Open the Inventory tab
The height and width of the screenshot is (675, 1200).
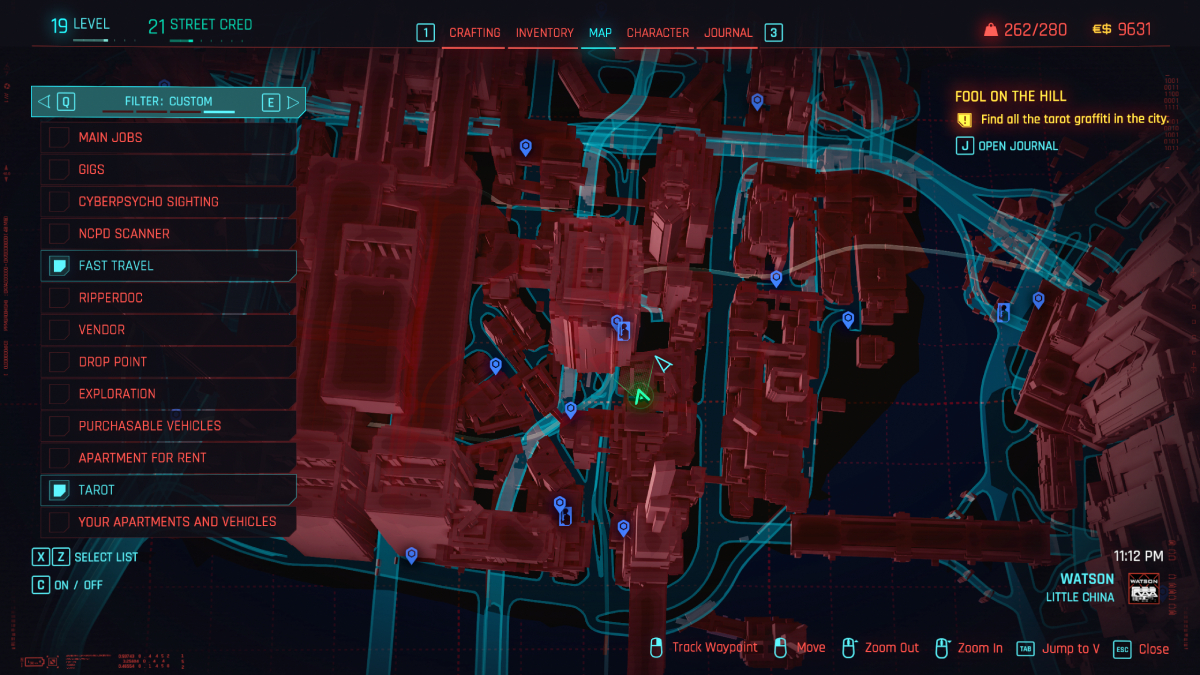(x=544, y=33)
